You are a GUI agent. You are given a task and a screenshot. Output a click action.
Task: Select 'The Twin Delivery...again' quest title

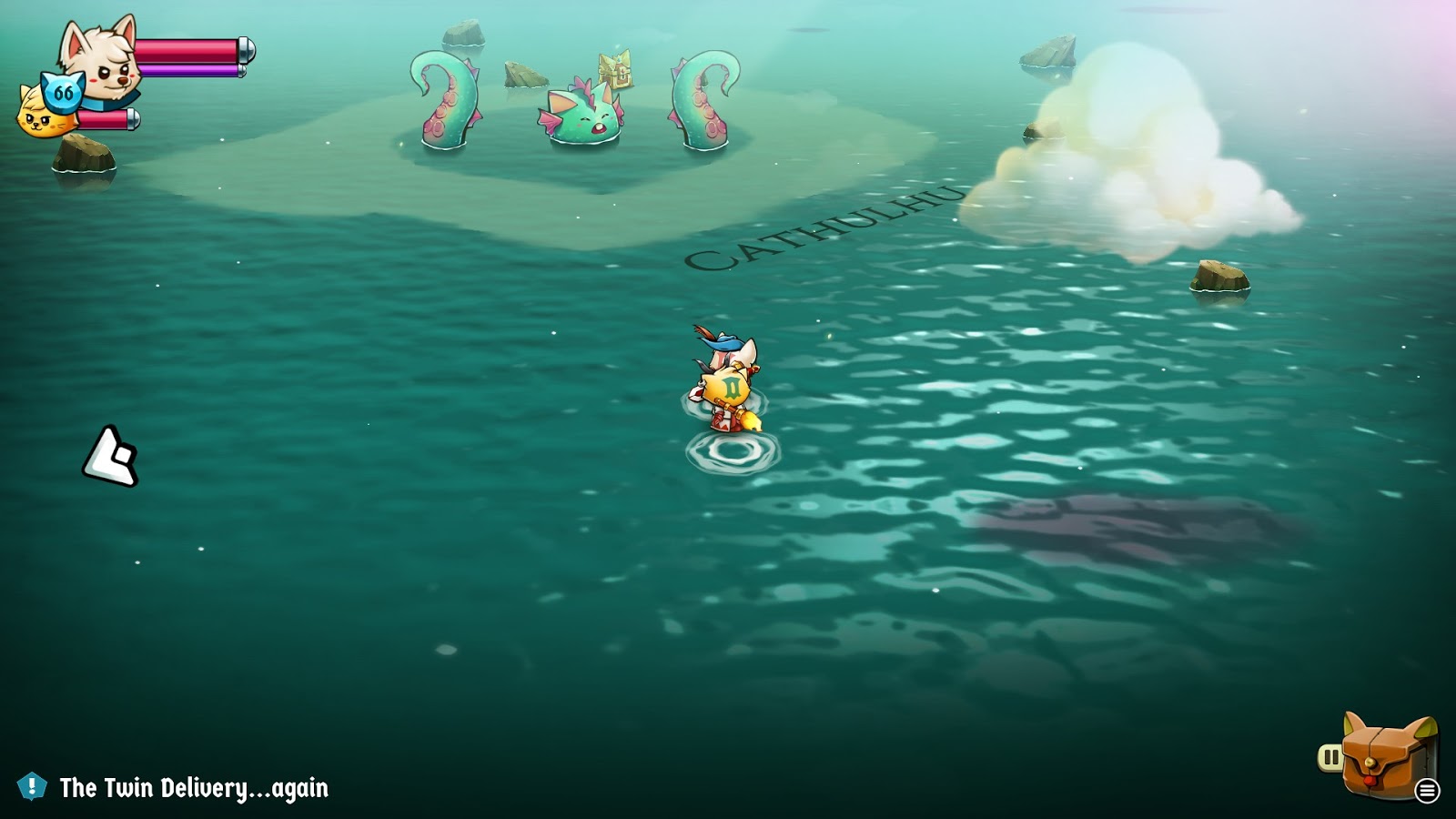pos(191,789)
